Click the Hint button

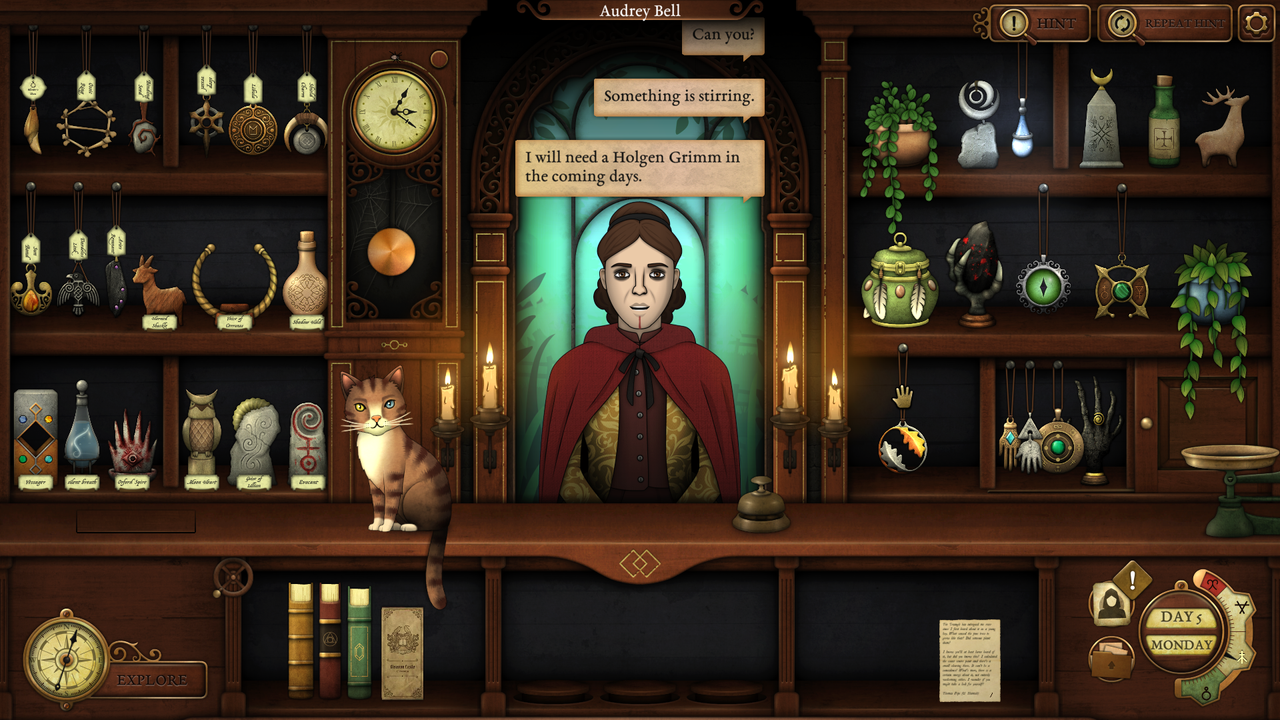pyautogui.click(x=1040, y=23)
